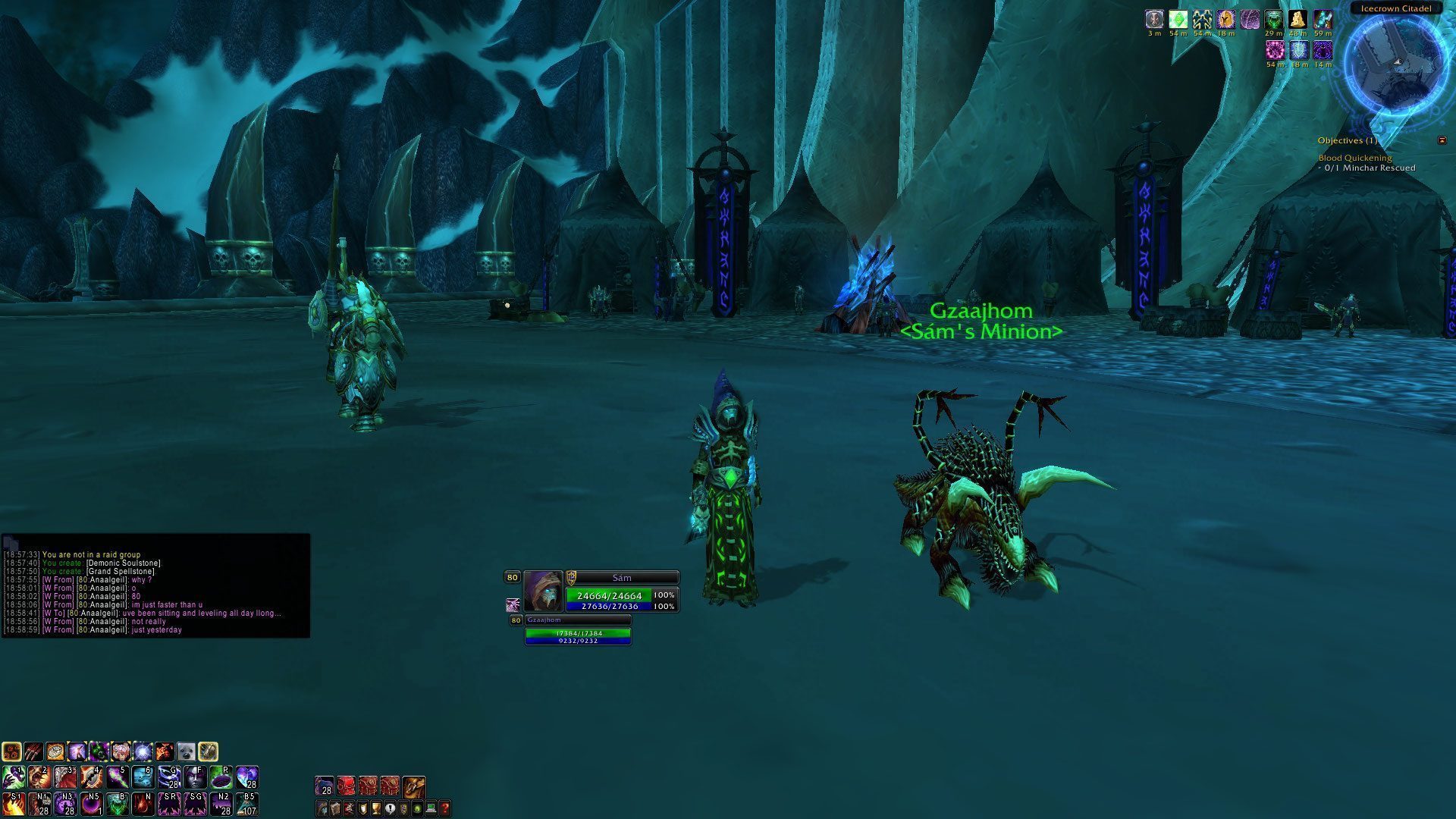Click Anaalgeil's name in the whisper chat
This screenshot has height=819, width=1456.
[105, 580]
